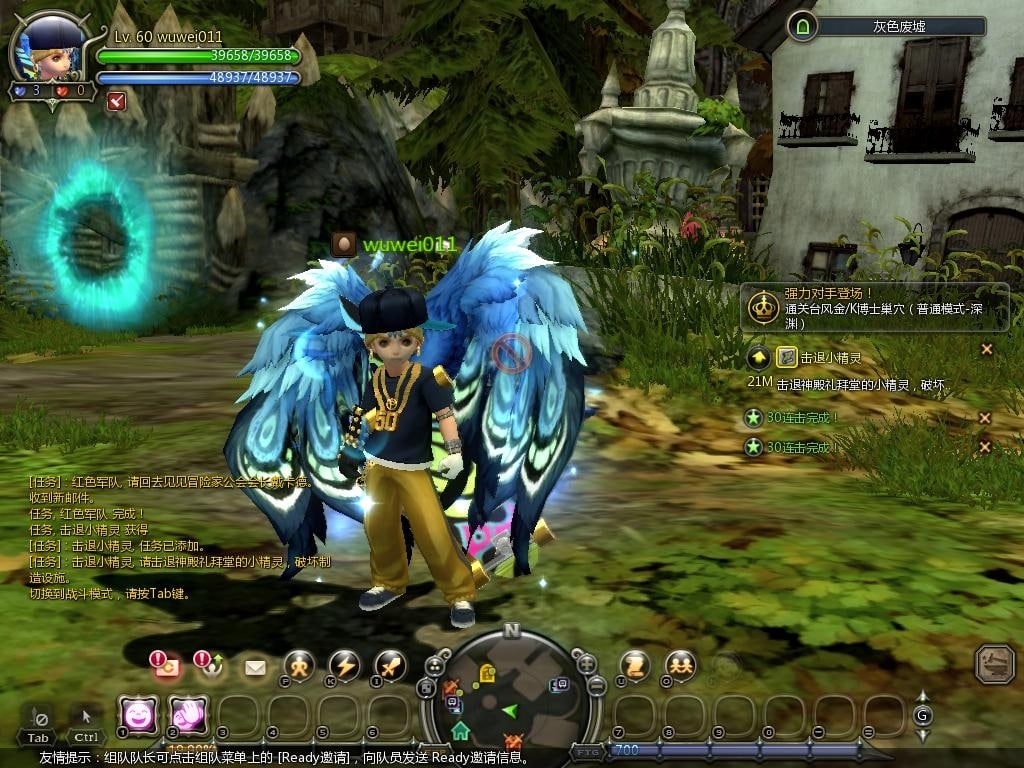Zoom in the minimap with plus button
Screen dimensions: 1024x768
coord(587,664)
